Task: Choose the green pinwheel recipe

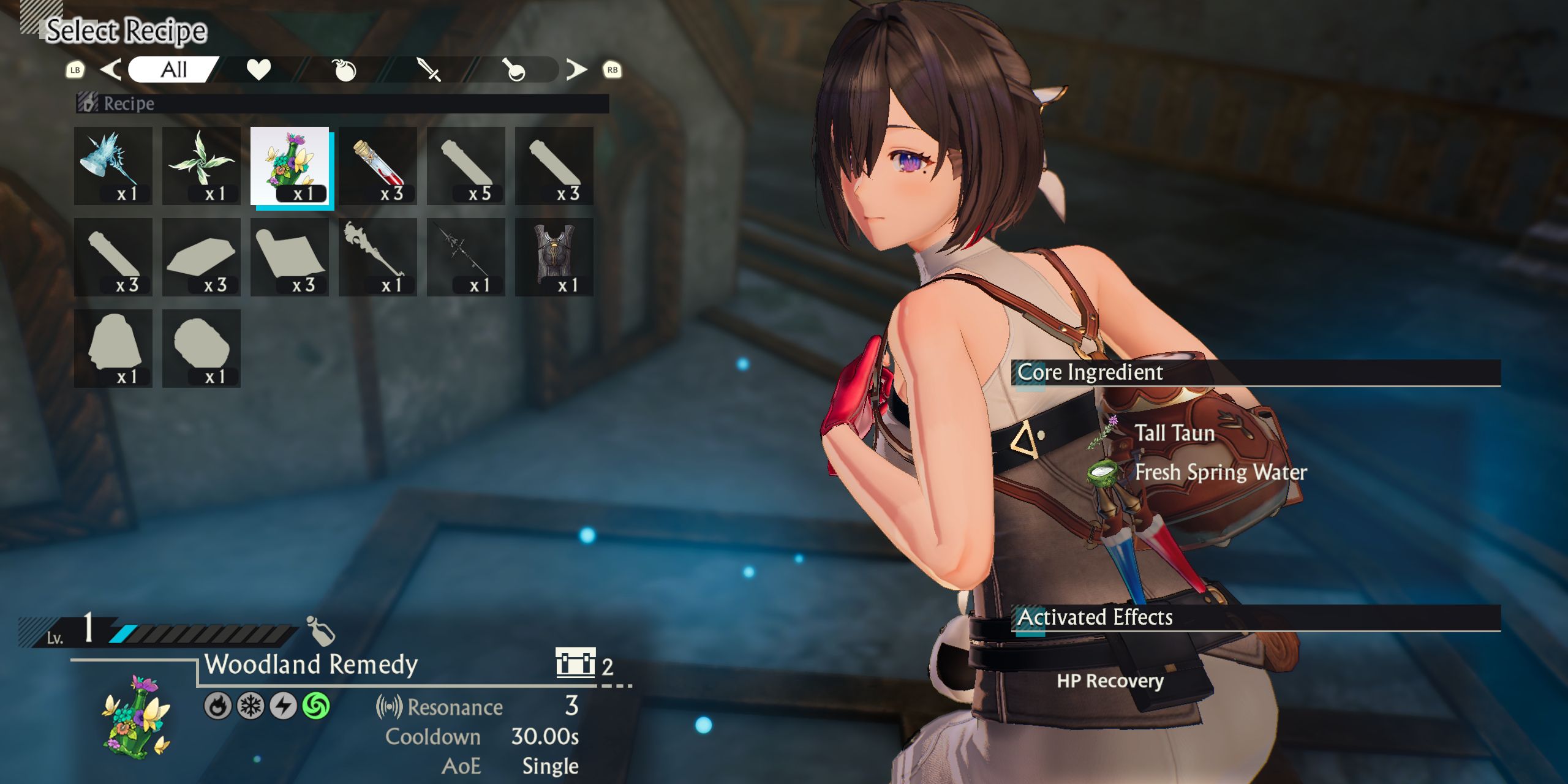Action: 202,166
